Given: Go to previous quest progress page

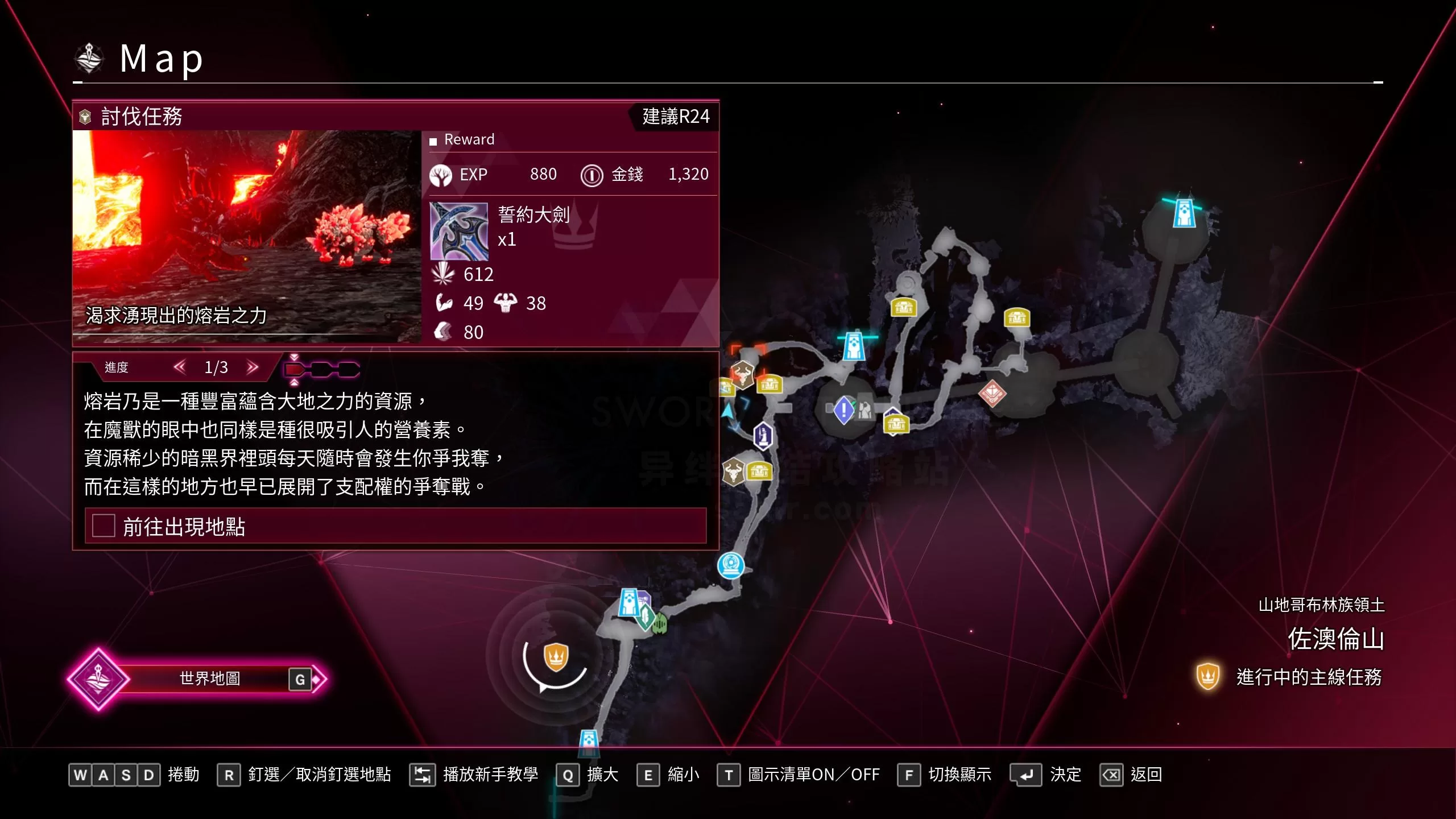Looking at the screenshot, I should (180, 367).
